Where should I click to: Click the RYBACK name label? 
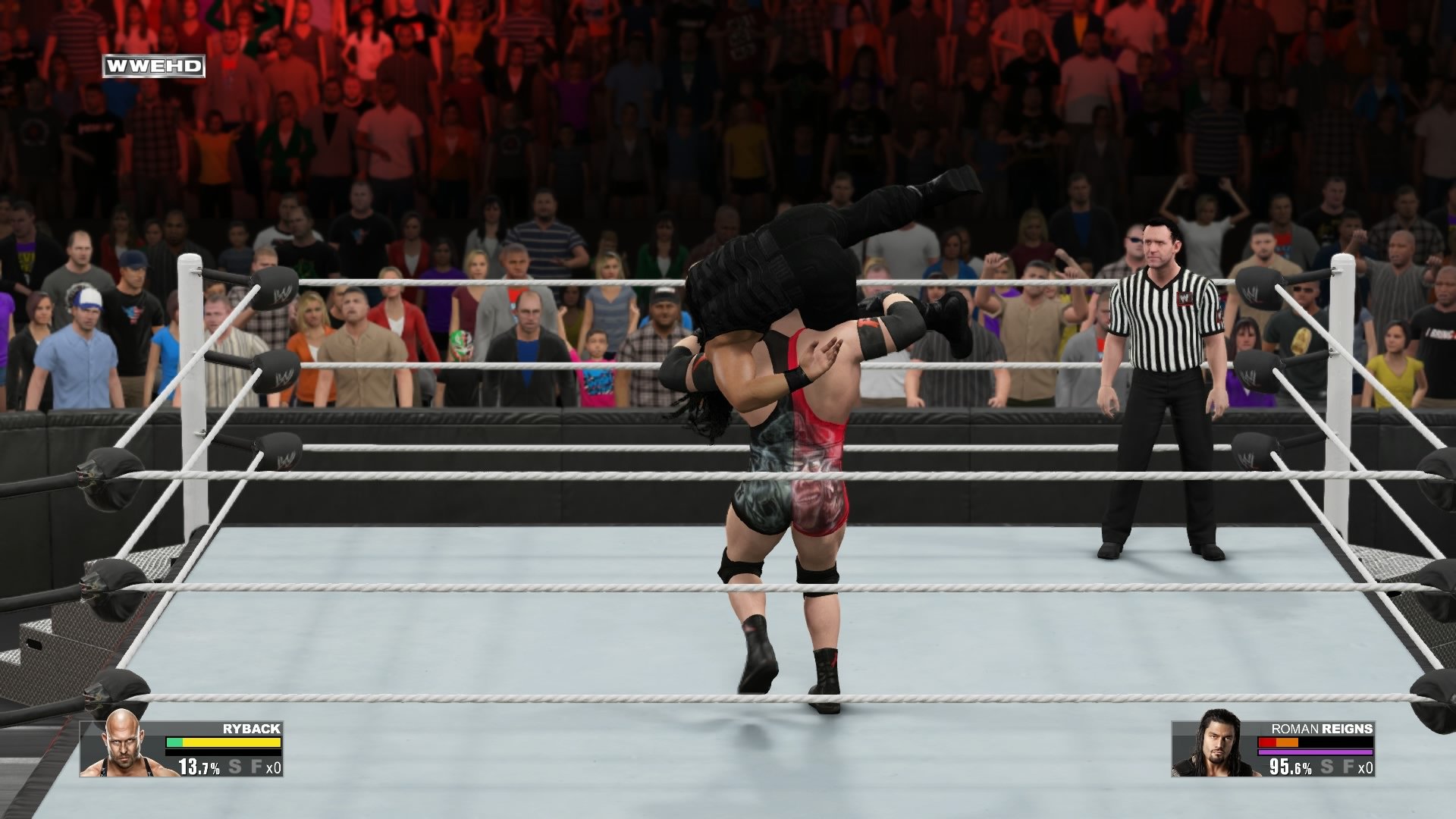[251, 728]
